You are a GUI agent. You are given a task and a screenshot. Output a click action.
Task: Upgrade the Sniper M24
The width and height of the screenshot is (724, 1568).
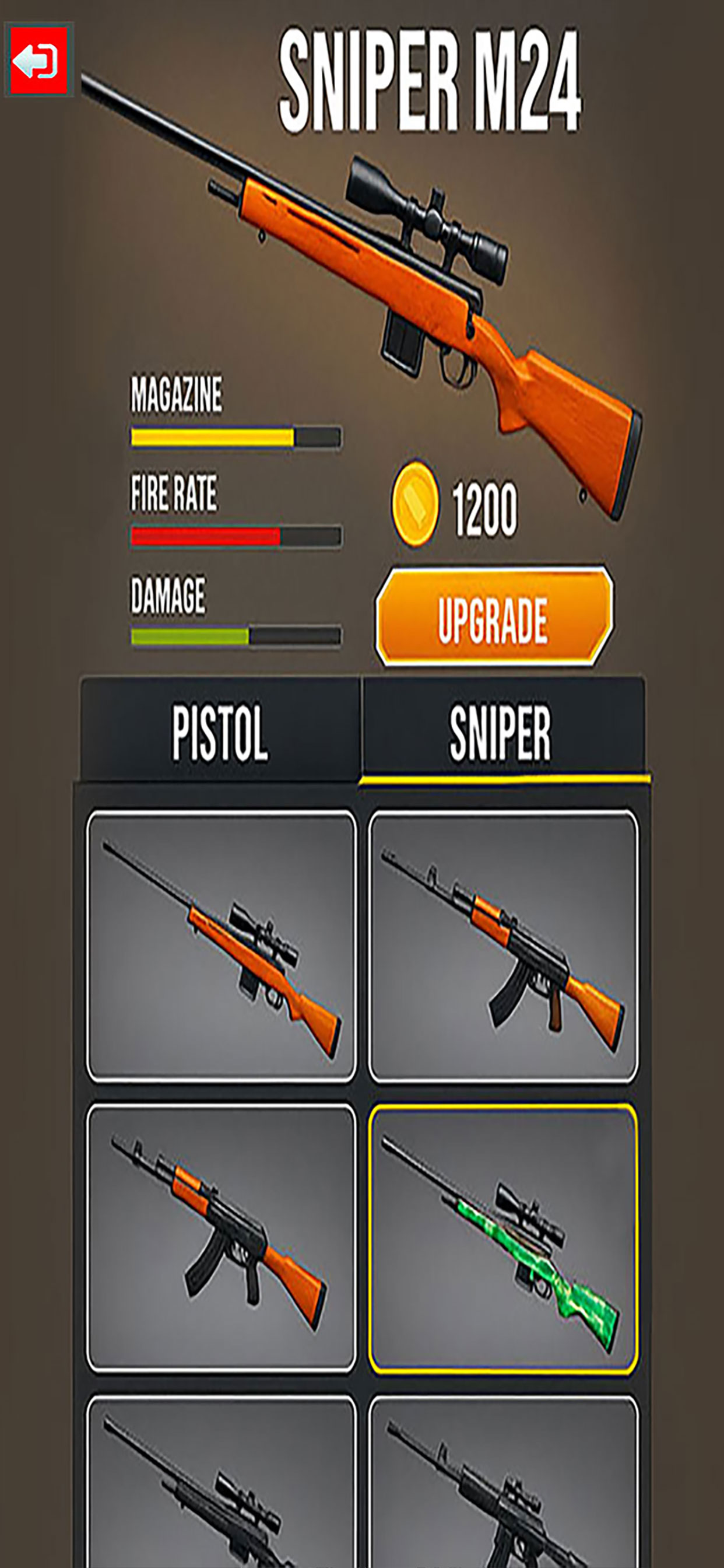point(493,617)
